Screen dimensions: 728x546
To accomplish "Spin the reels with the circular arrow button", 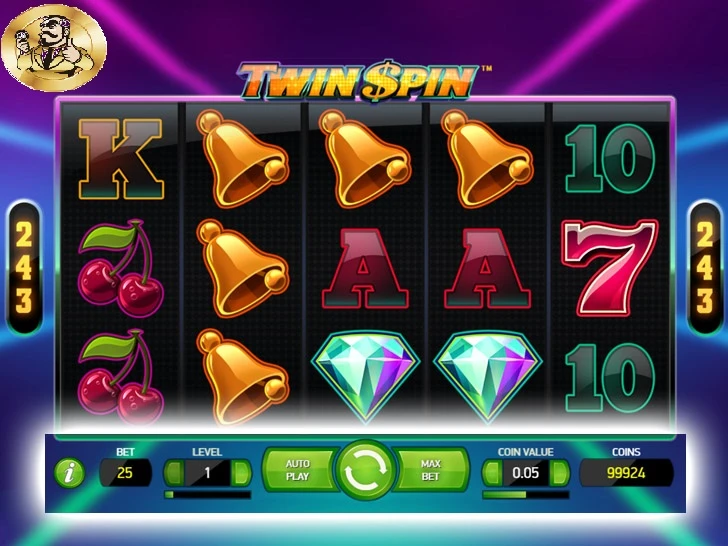I will click(x=364, y=470).
